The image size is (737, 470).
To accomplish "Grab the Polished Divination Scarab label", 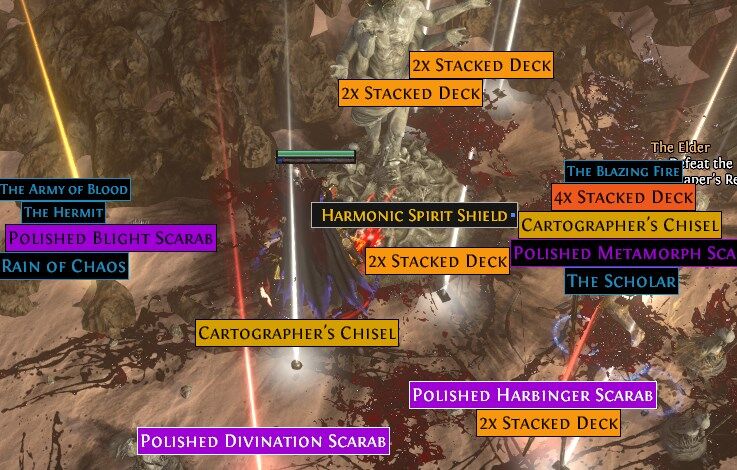I will [263, 441].
